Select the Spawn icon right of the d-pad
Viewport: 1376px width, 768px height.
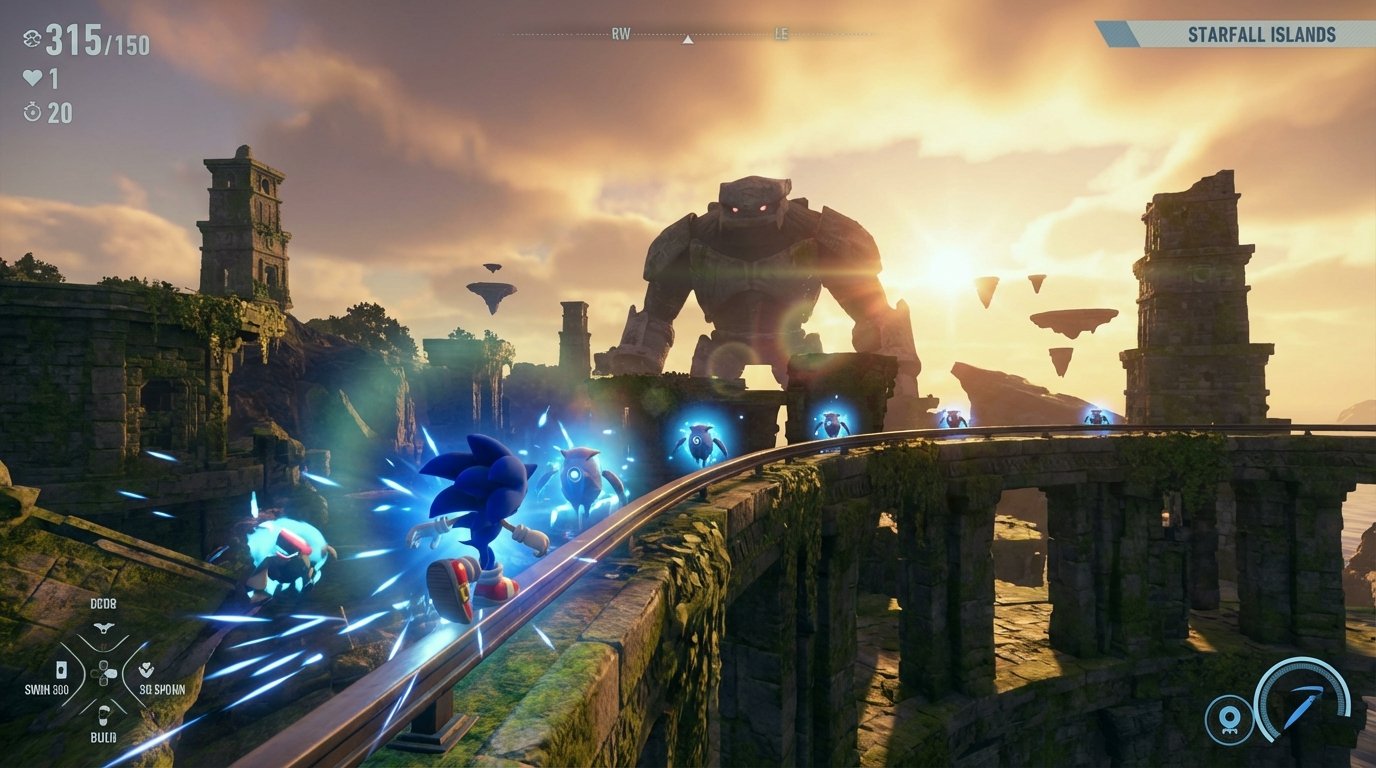tap(146, 670)
